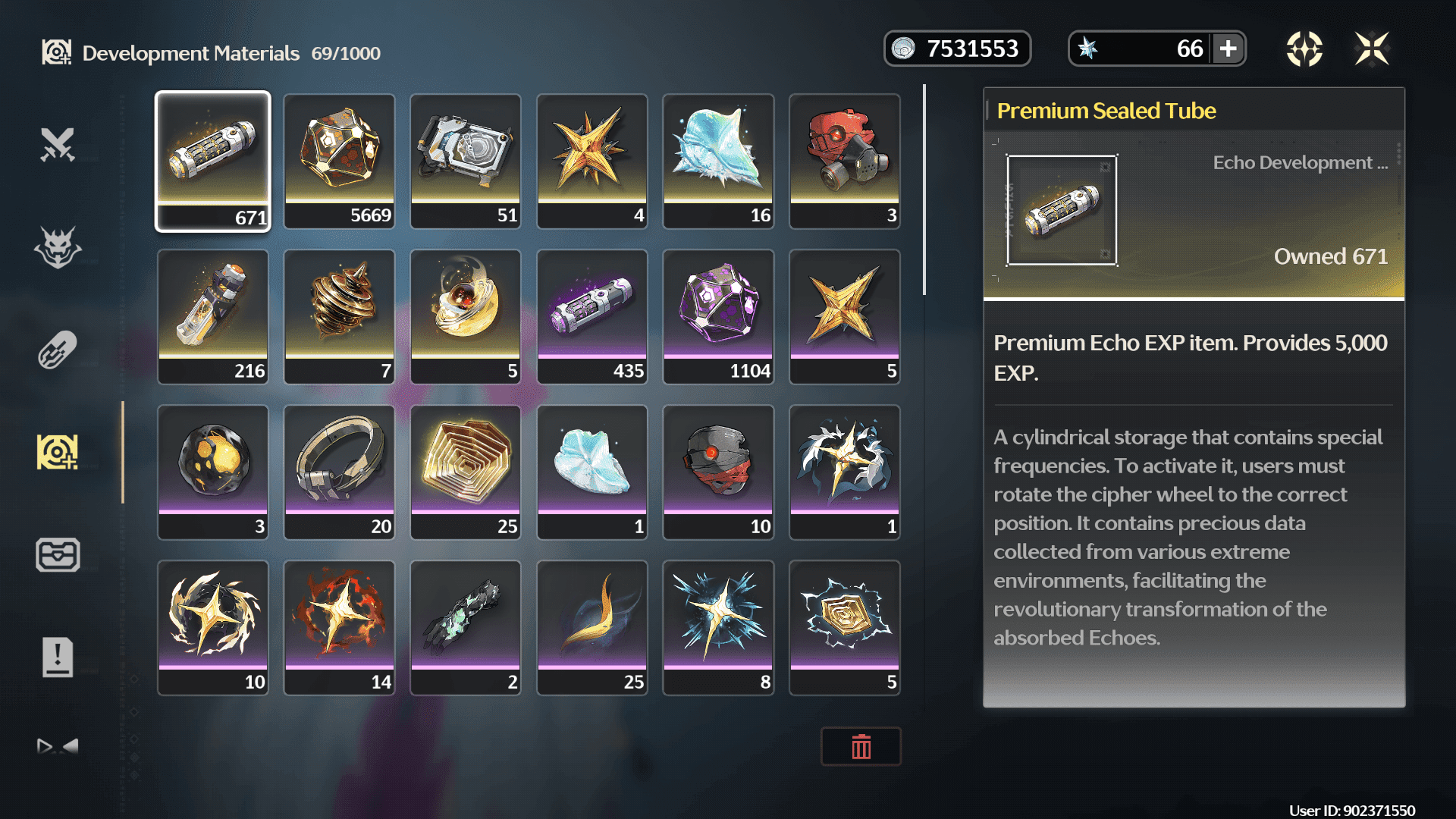Open the weapons tab with crossed swords
The height and width of the screenshot is (819, 1456).
click(58, 144)
